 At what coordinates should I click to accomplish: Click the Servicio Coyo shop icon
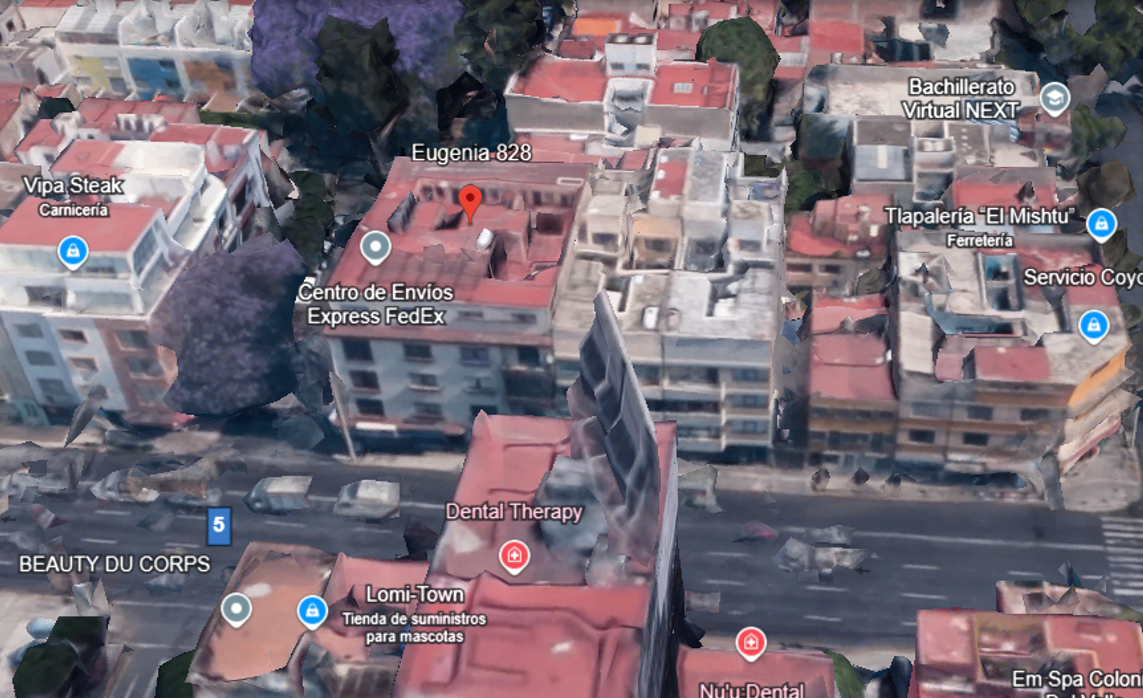(x=1094, y=324)
